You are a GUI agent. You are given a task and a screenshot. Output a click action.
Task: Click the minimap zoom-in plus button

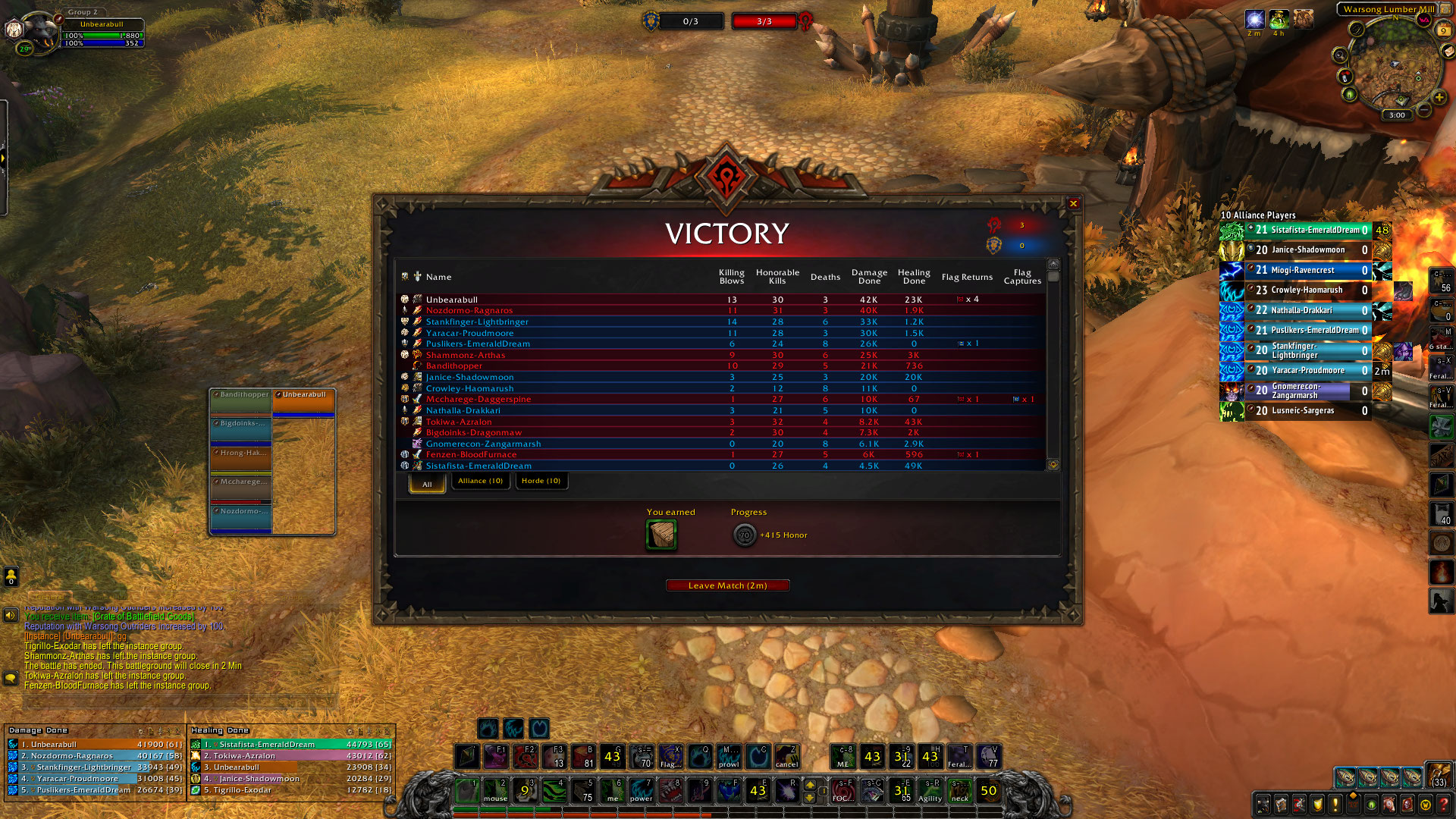(x=1439, y=97)
